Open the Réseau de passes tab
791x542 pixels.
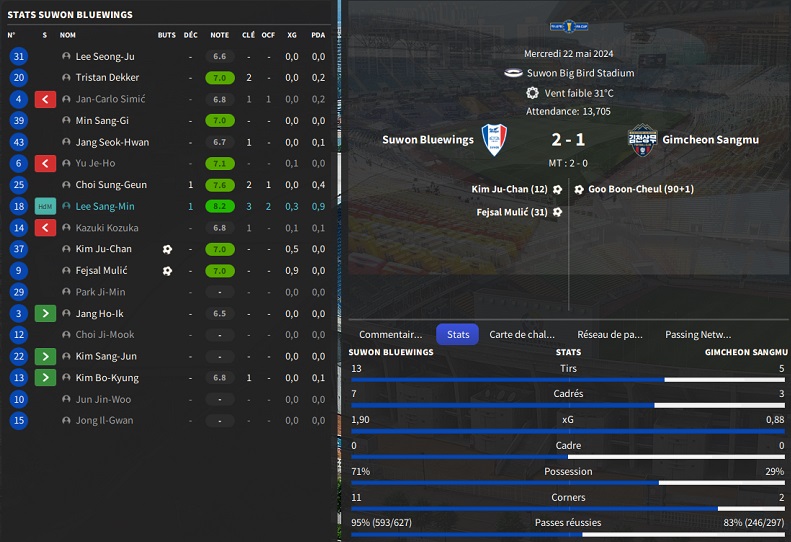point(609,335)
